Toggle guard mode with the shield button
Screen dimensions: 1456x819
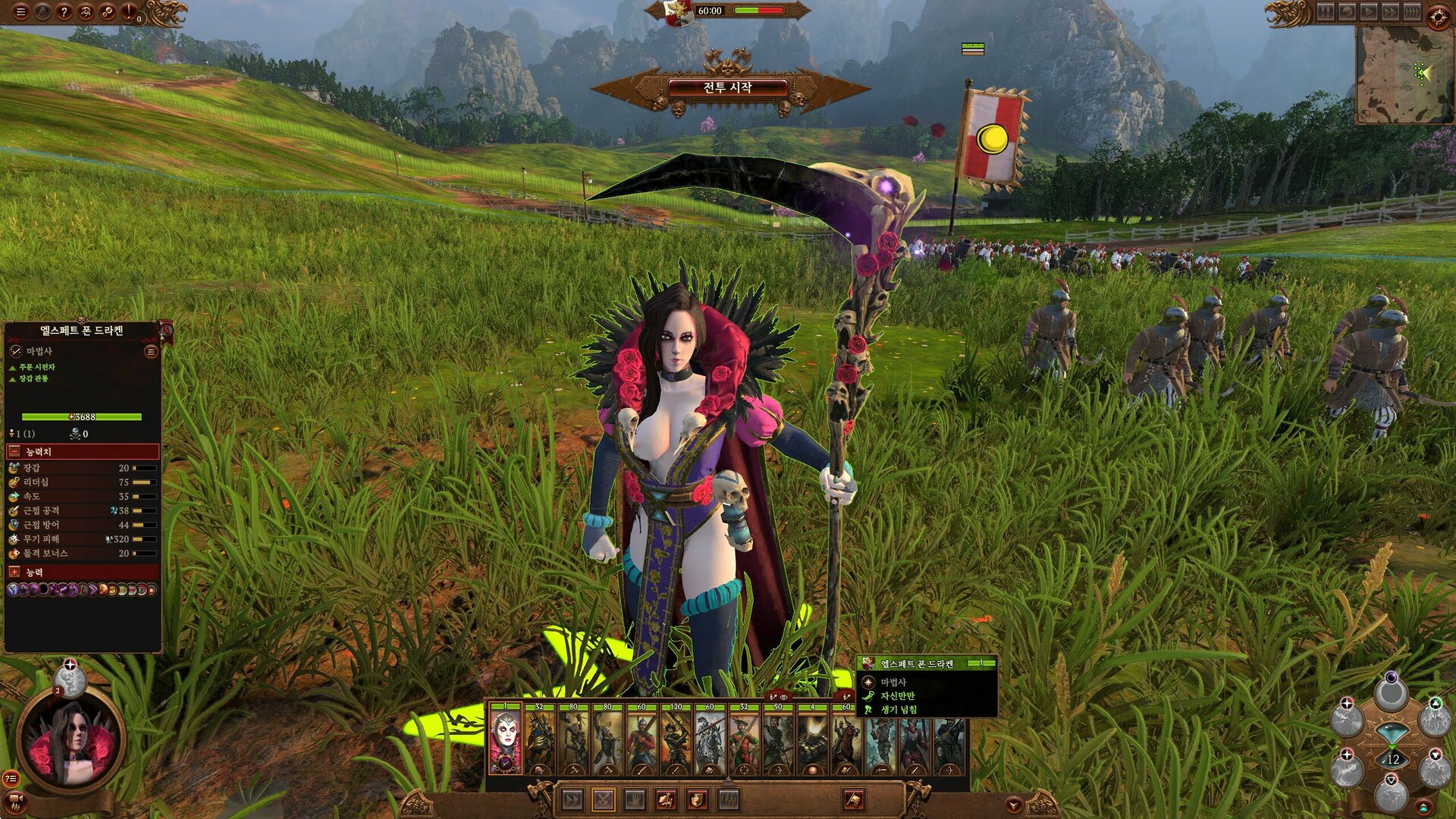697,800
